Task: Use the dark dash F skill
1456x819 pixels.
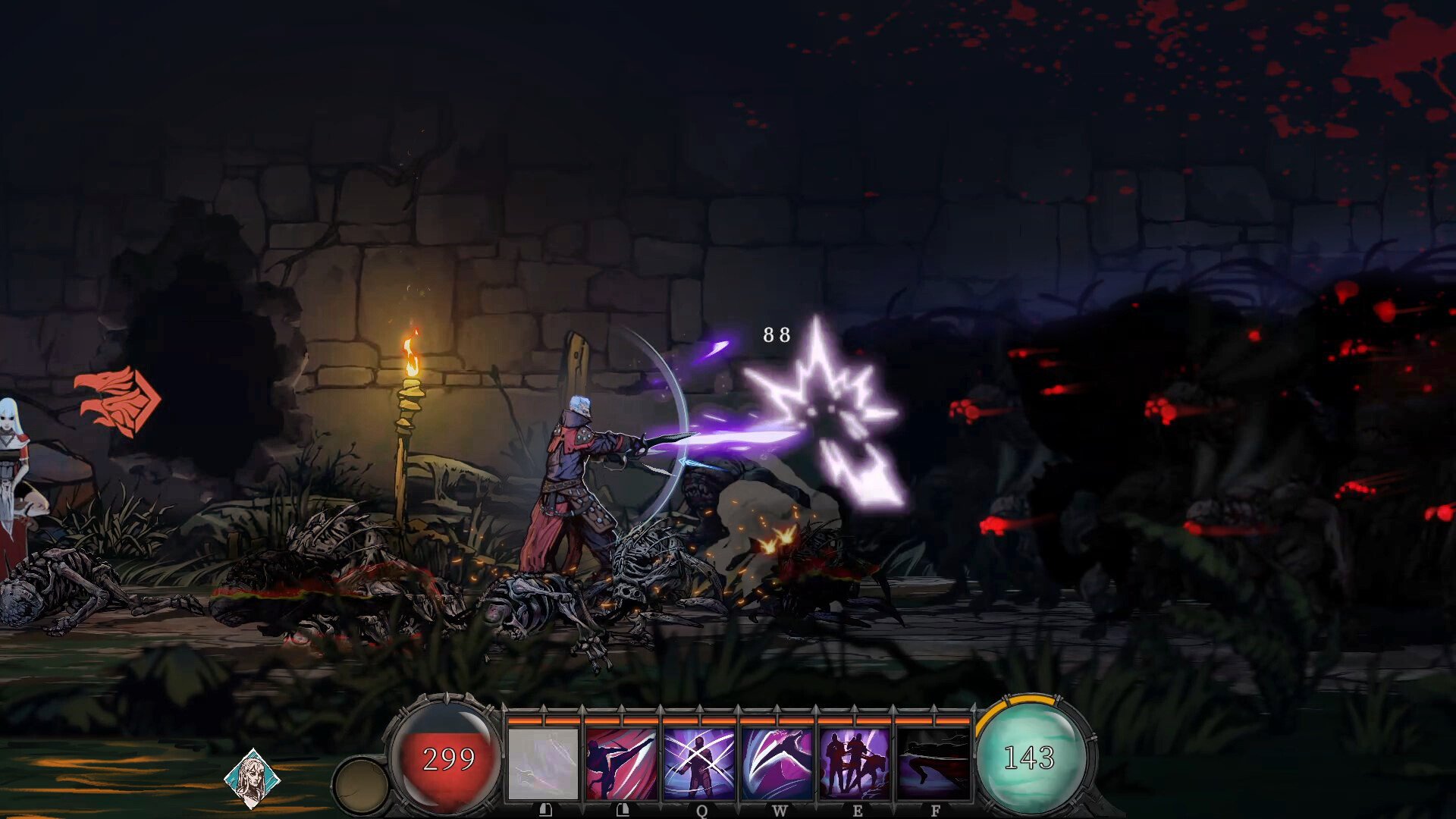Action: coord(934,762)
